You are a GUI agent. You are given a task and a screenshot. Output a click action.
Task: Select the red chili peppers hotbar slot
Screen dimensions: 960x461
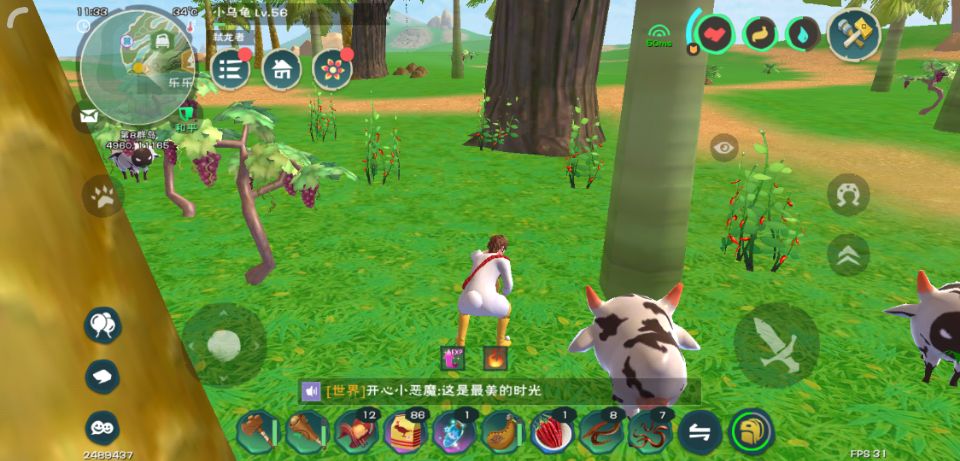[x=551, y=432]
